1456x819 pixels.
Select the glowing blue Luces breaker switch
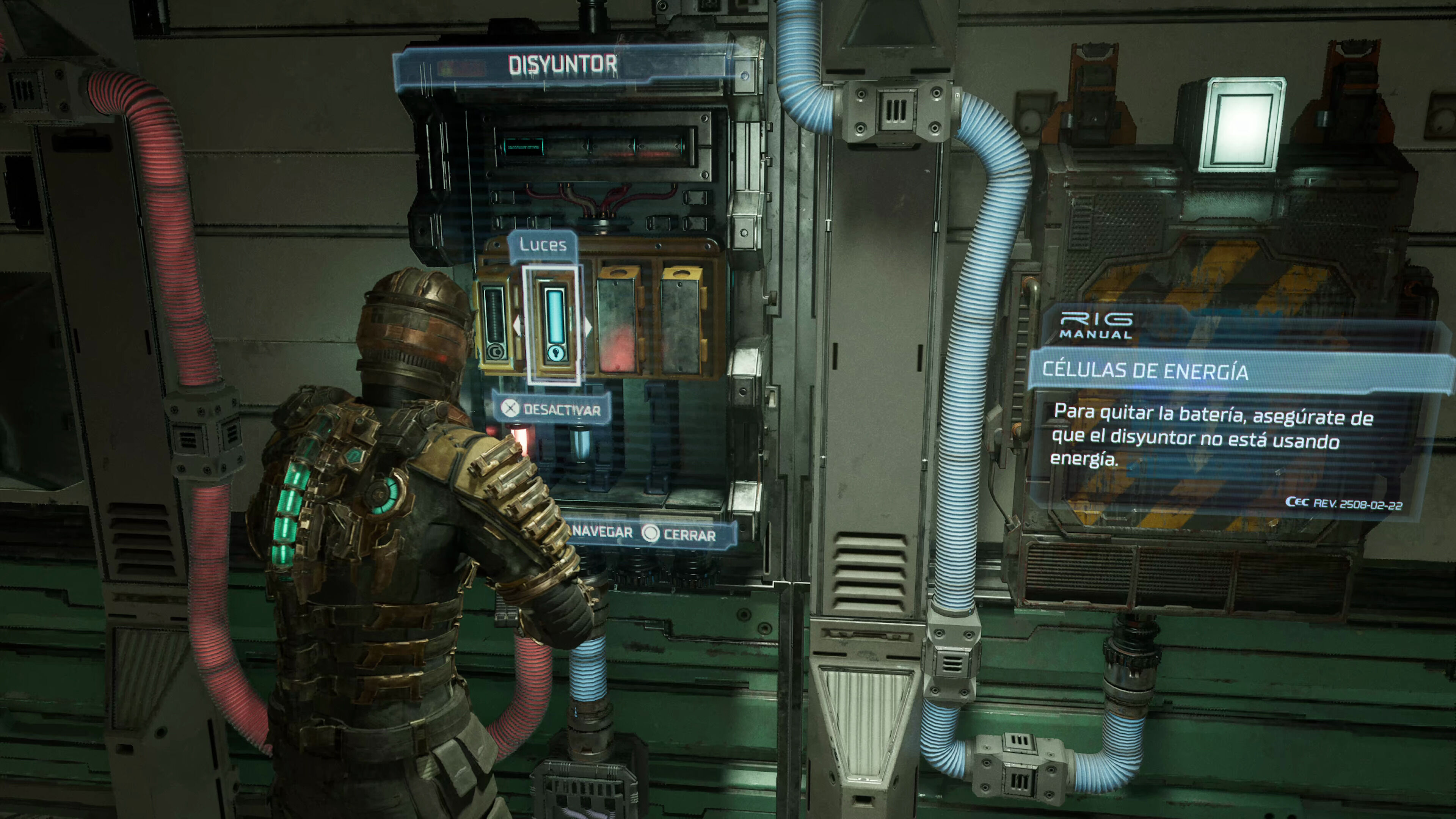tap(554, 325)
